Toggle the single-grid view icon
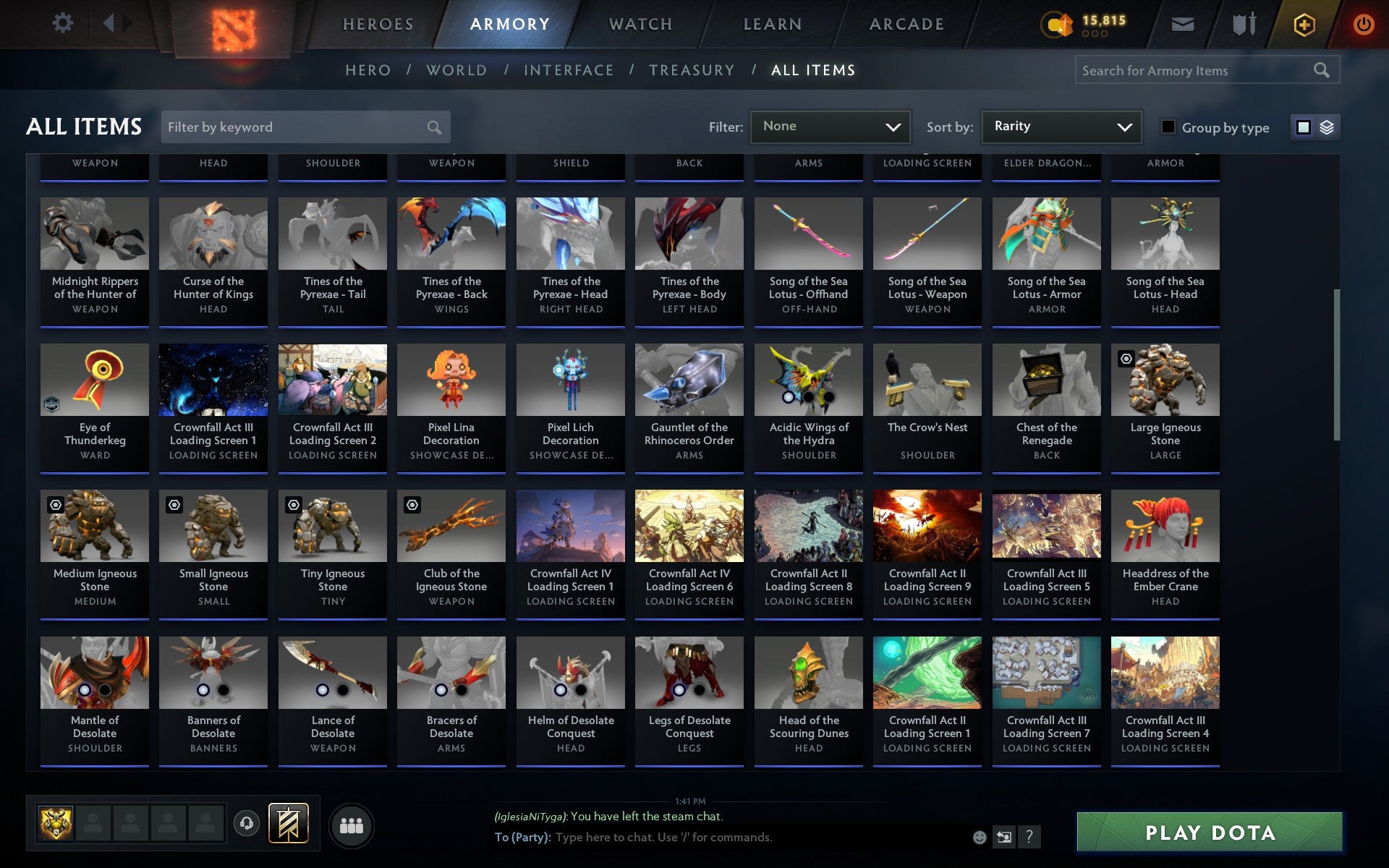 [x=1304, y=127]
